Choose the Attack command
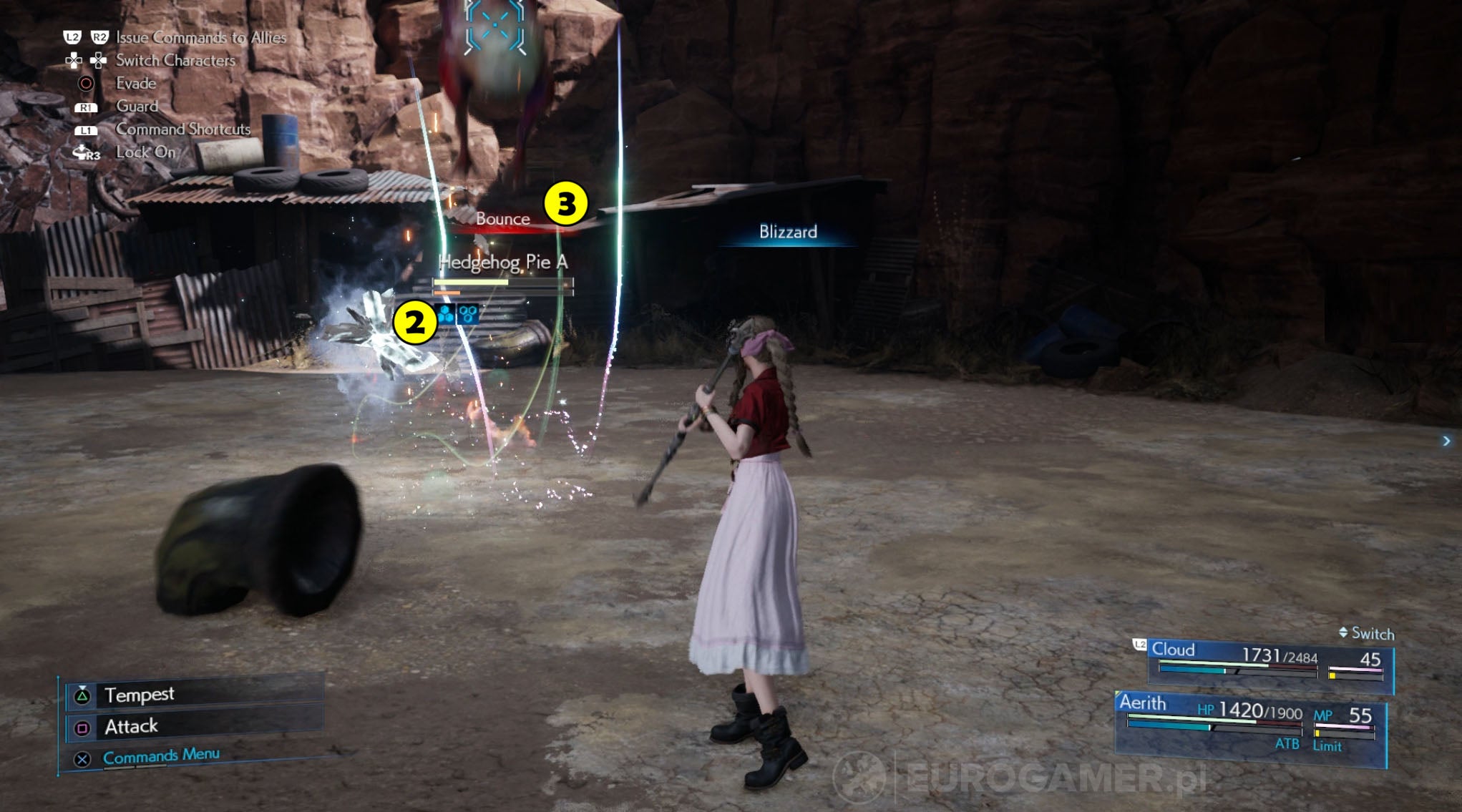The height and width of the screenshot is (812, 1462). tap(131, 725)
